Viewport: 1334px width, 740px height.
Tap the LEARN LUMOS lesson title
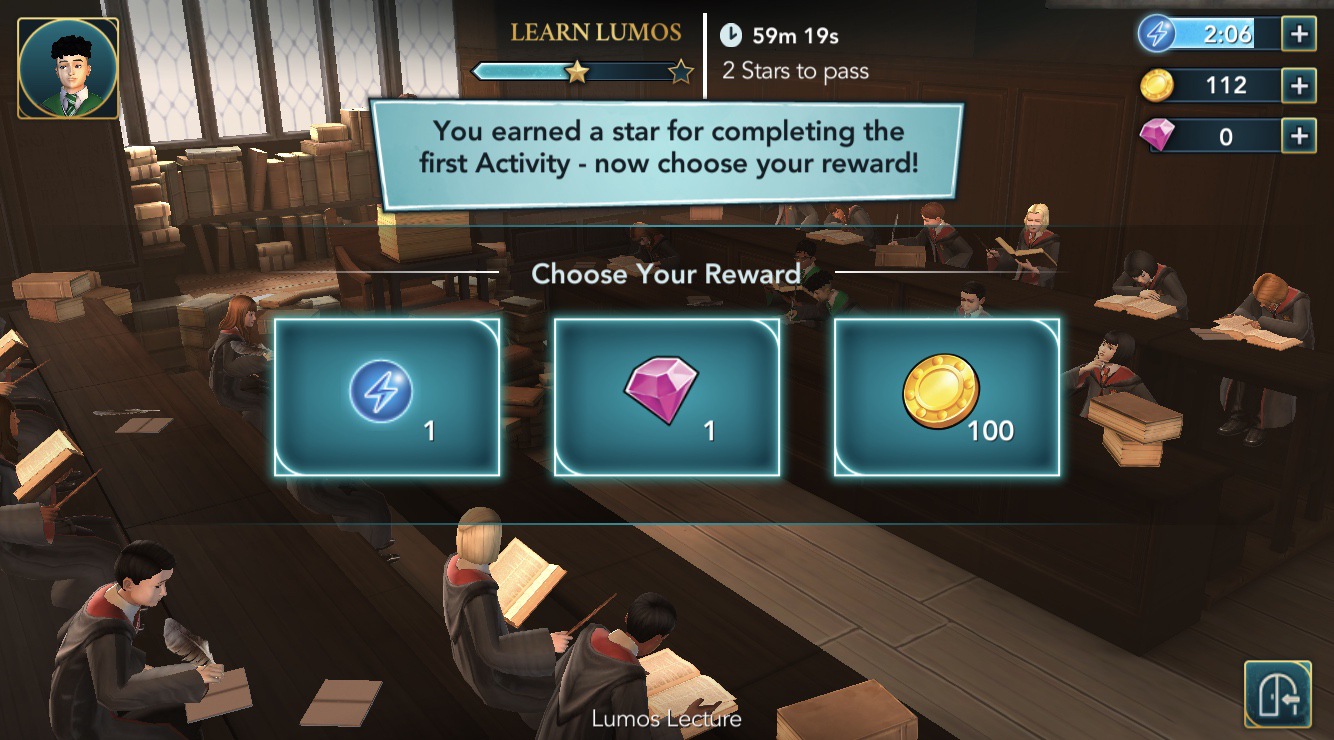[x=594, y=33]
